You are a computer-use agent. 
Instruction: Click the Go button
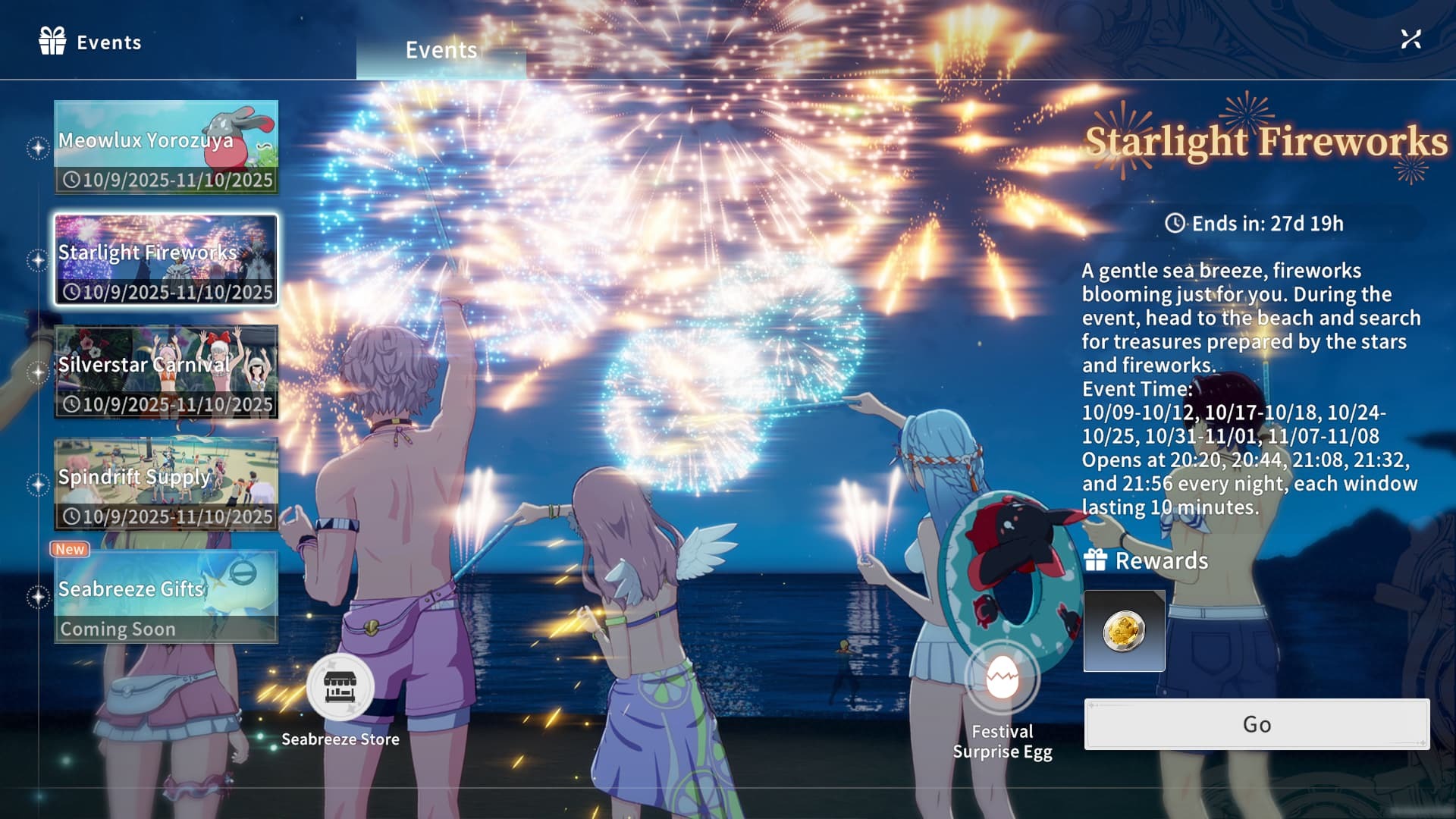(1257, 724)
